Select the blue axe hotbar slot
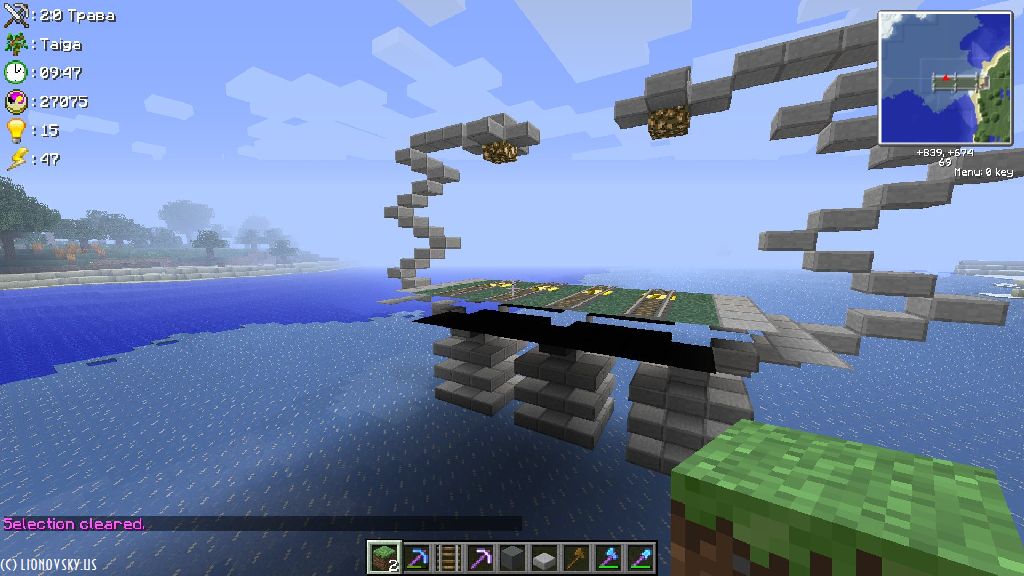The width and height of the screenshot is (1024, 576). (608, 557)
